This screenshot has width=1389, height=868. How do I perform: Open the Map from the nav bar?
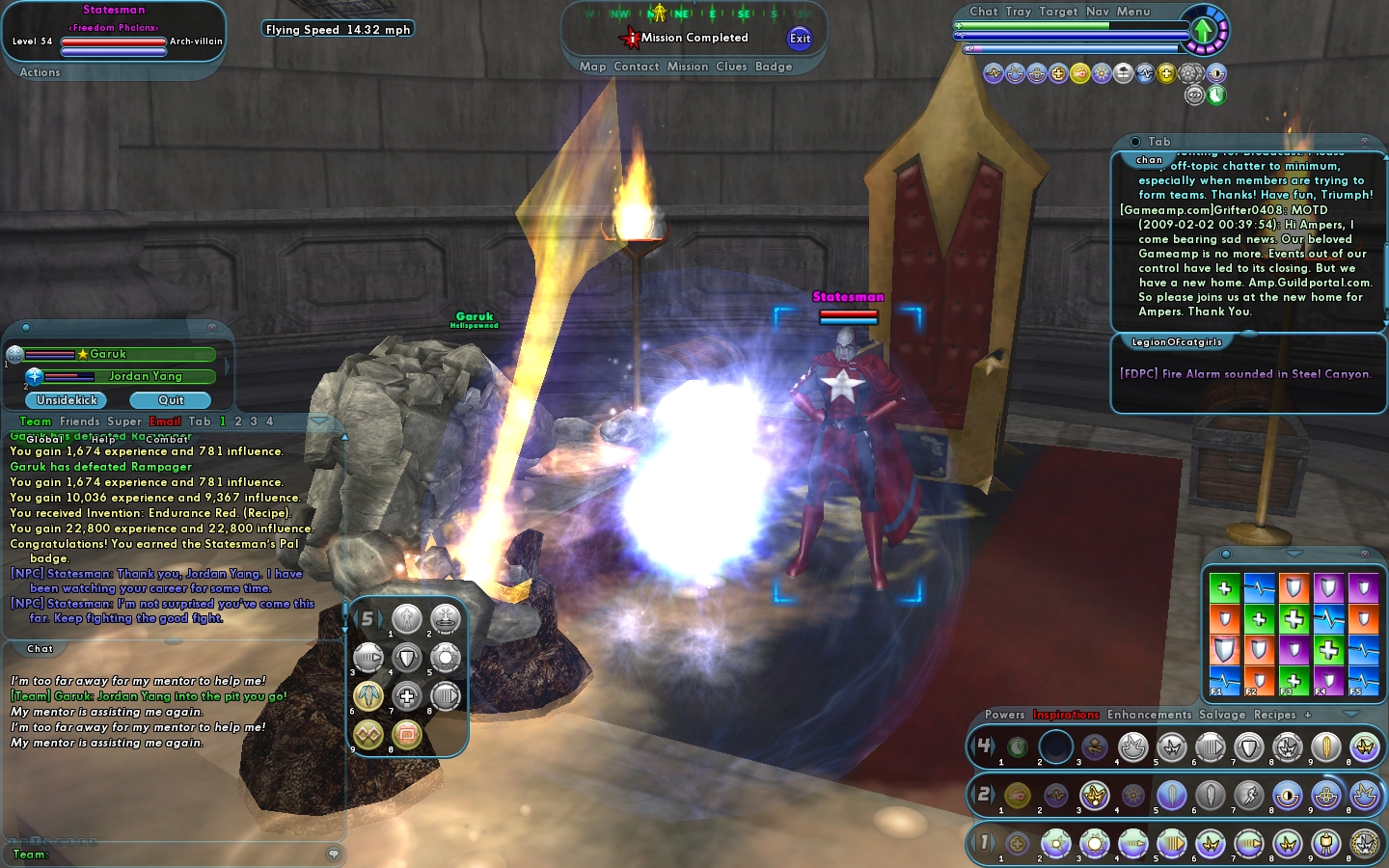592,67
